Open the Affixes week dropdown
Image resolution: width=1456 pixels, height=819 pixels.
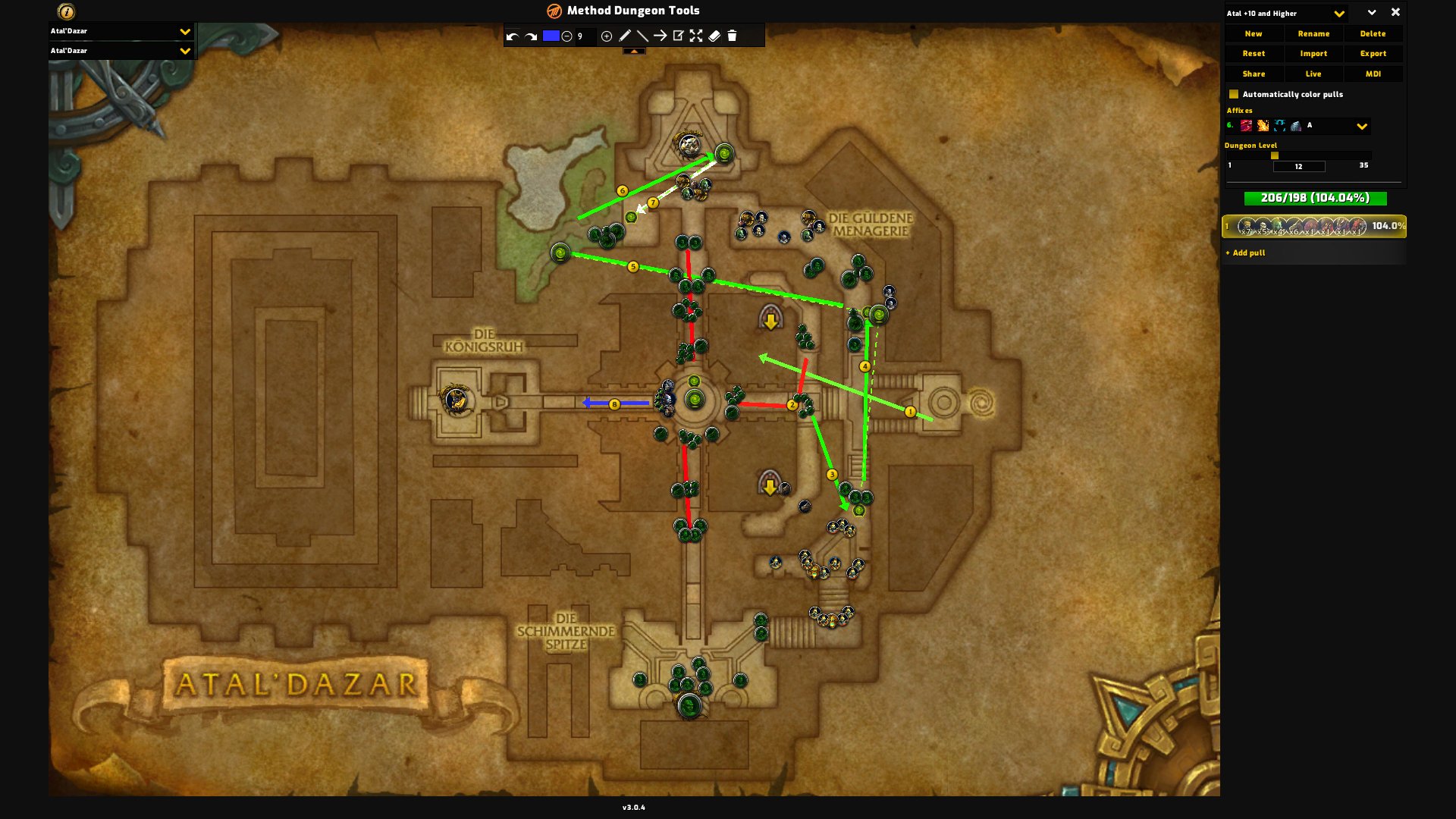[x=1362, y=127]
